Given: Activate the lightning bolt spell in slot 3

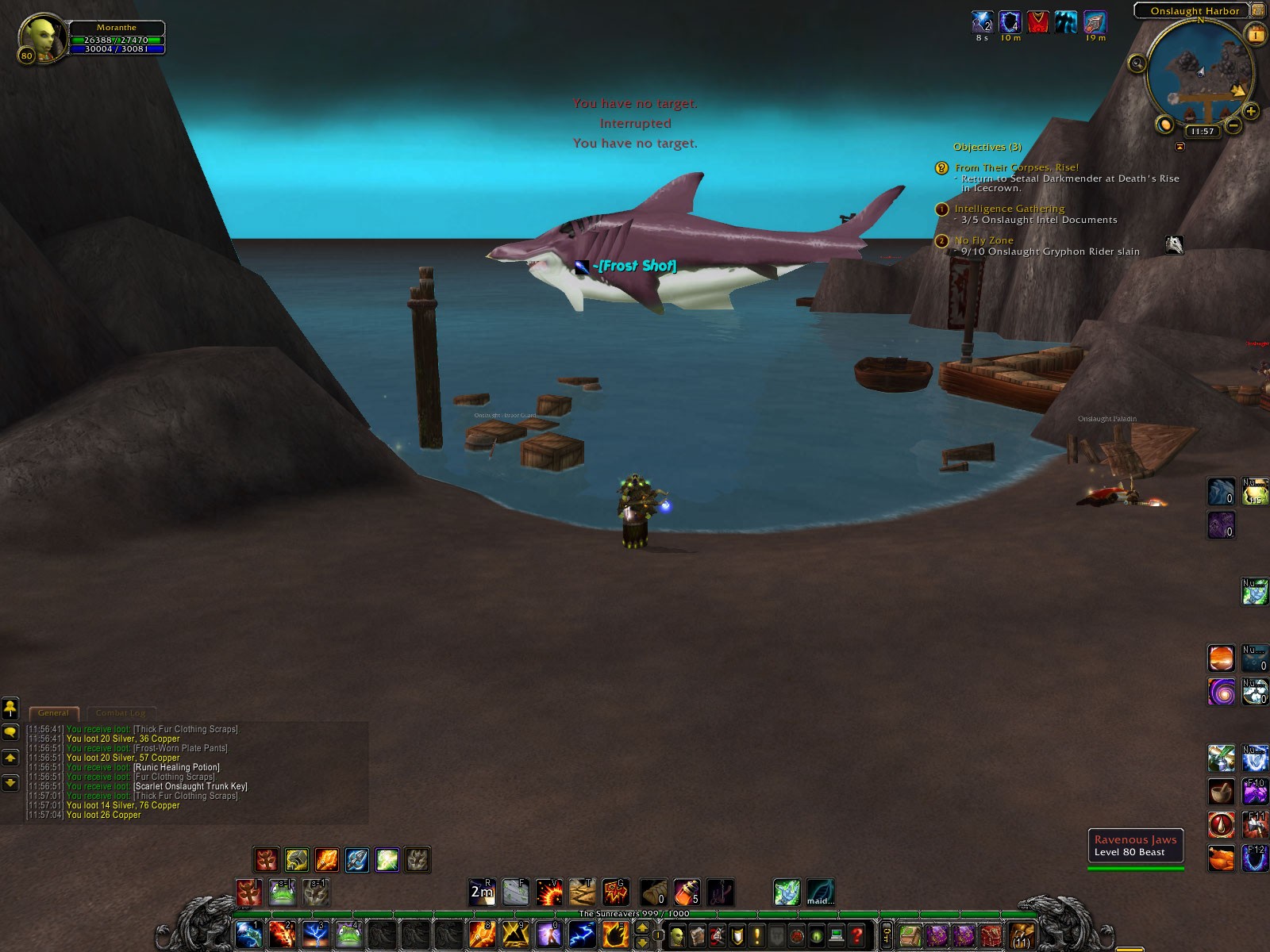Looking at the screenshot, I should [314, 935].
